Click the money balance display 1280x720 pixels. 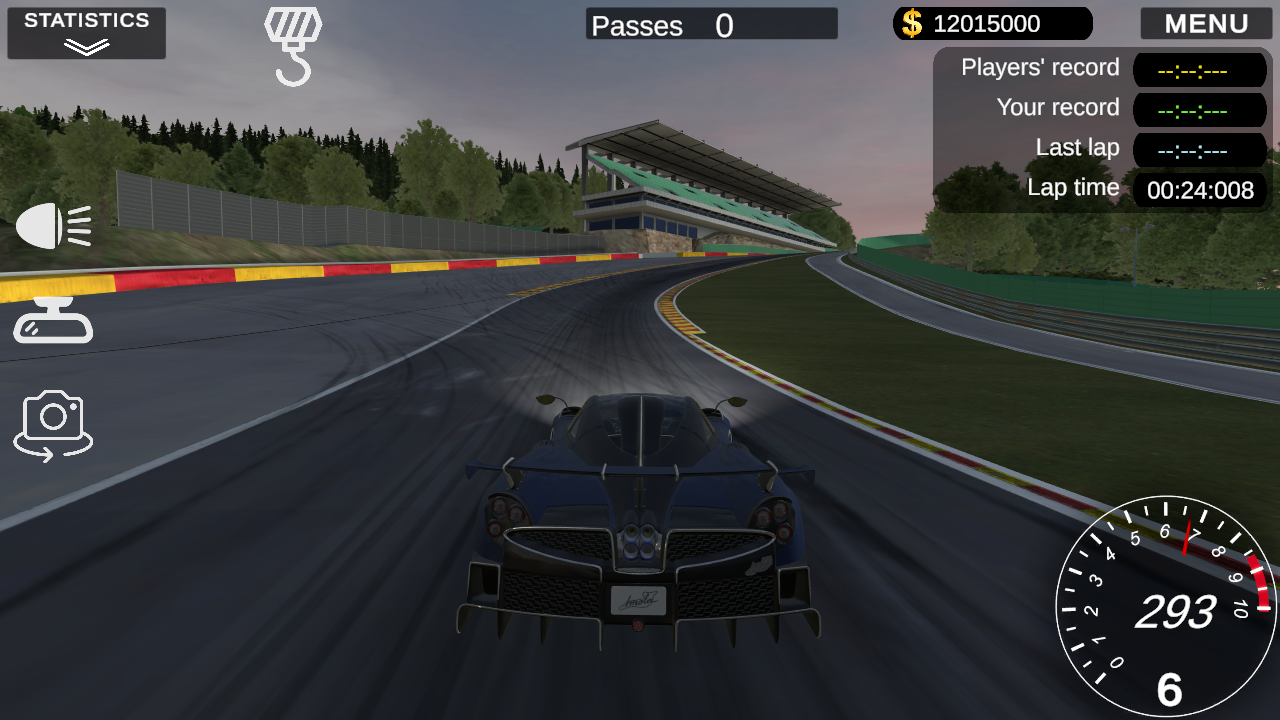[990, 23]
